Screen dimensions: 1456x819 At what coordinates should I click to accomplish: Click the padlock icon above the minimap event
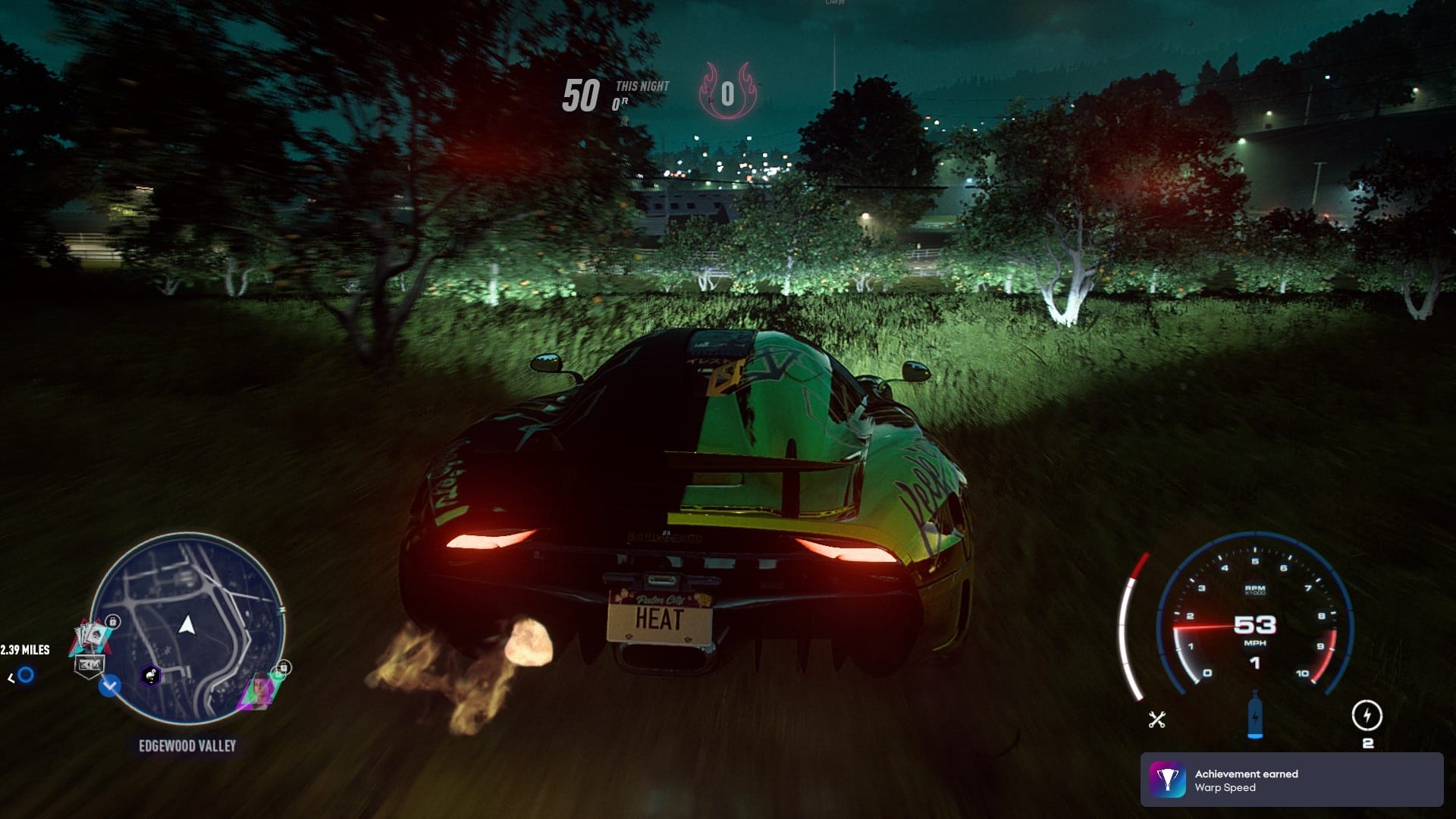(113, 621)
